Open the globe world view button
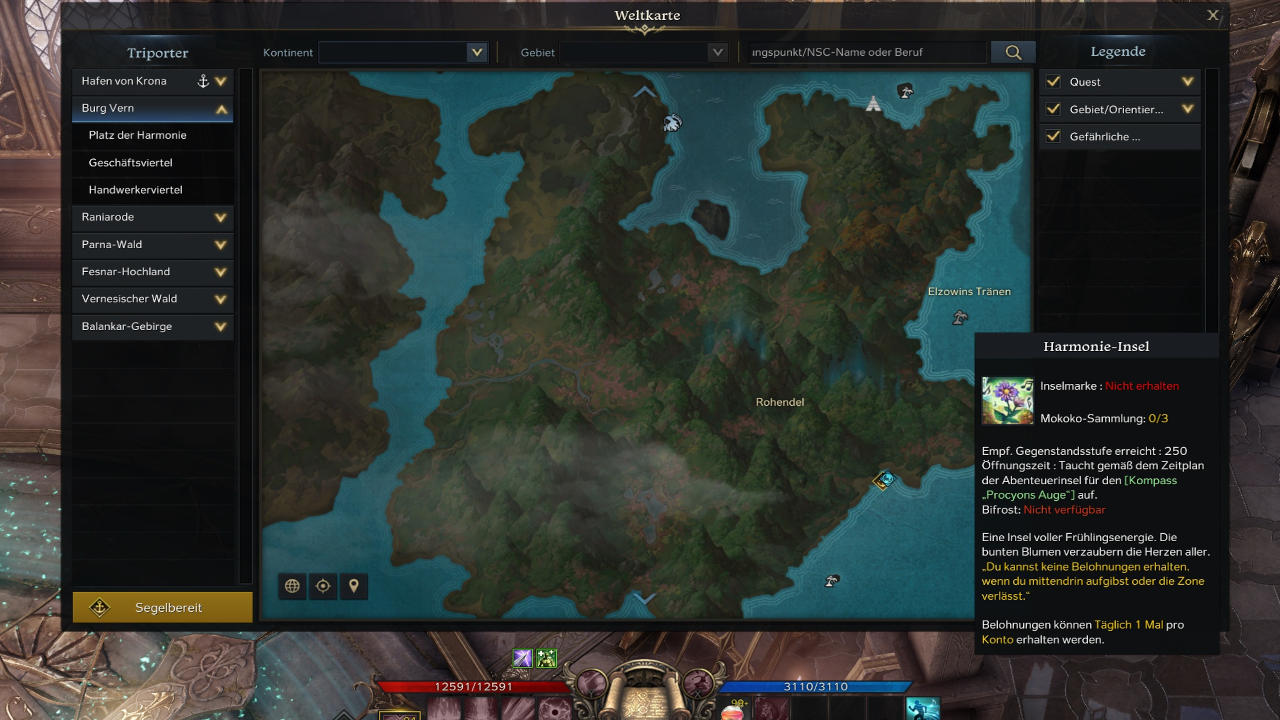 click(x=292, y=586)
